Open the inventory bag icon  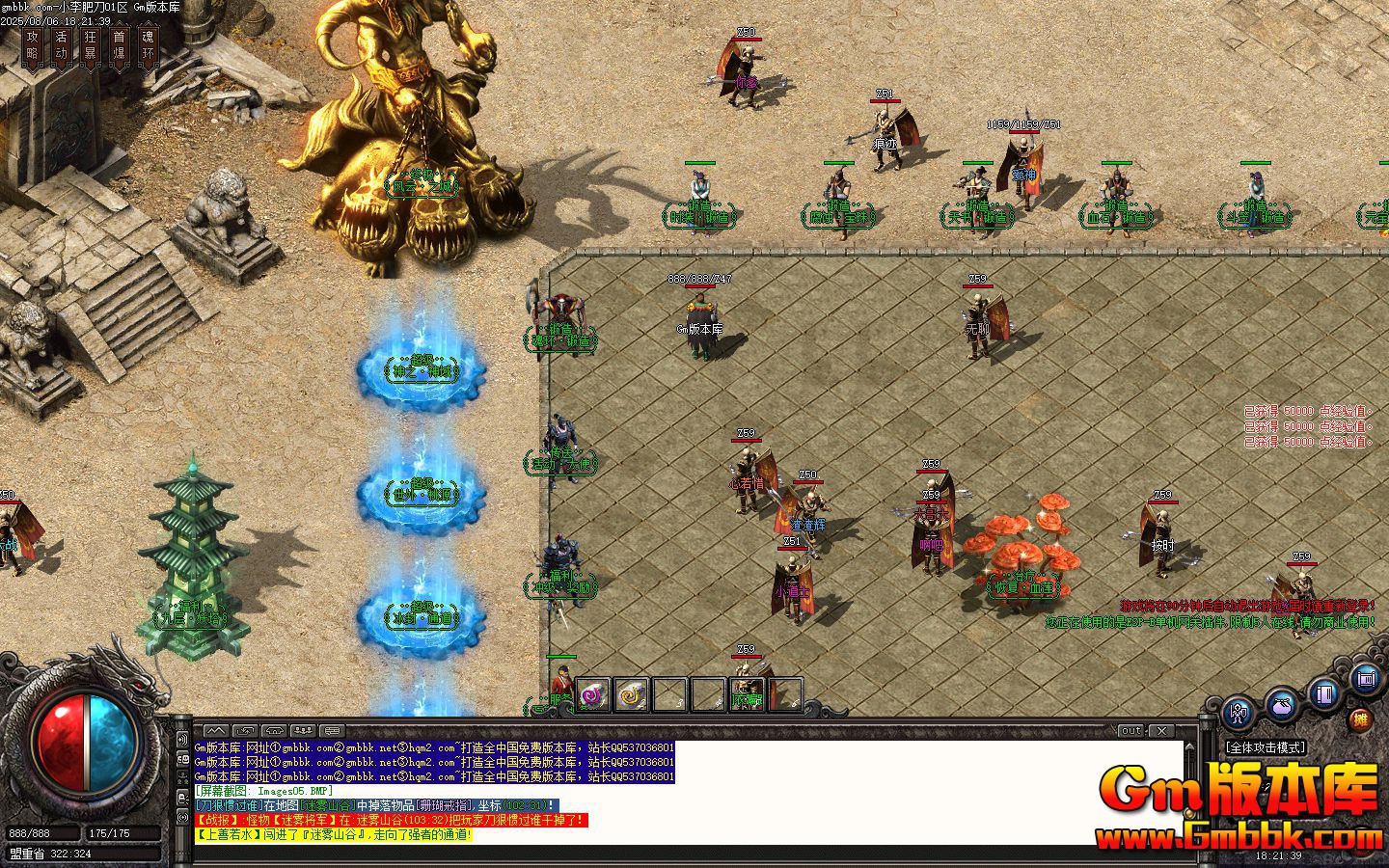point(1281,706)
